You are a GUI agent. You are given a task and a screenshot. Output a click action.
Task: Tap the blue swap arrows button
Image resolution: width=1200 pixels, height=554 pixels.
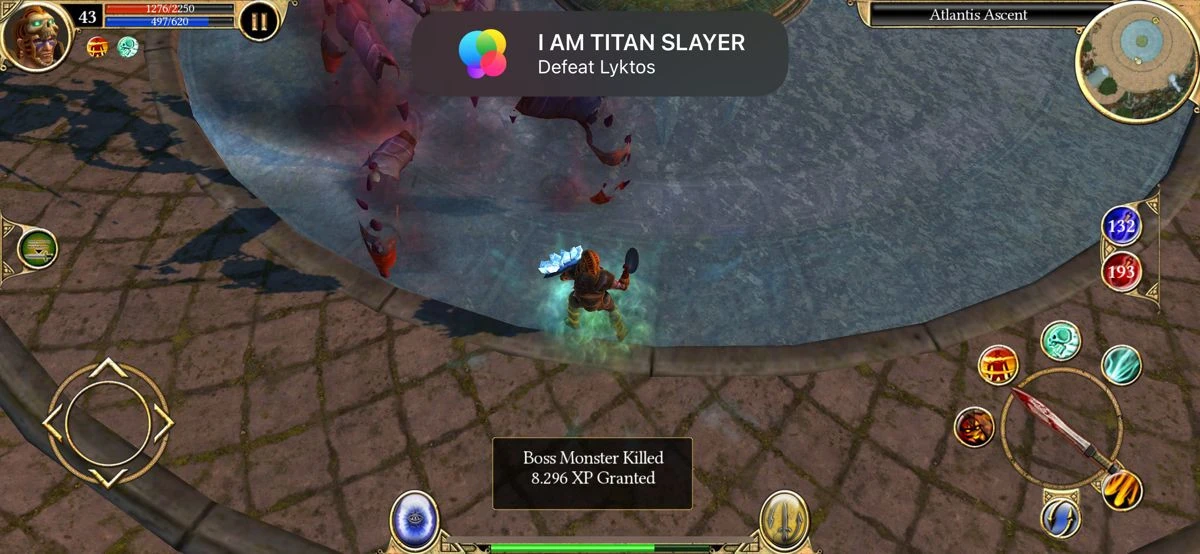point(1060,517)
